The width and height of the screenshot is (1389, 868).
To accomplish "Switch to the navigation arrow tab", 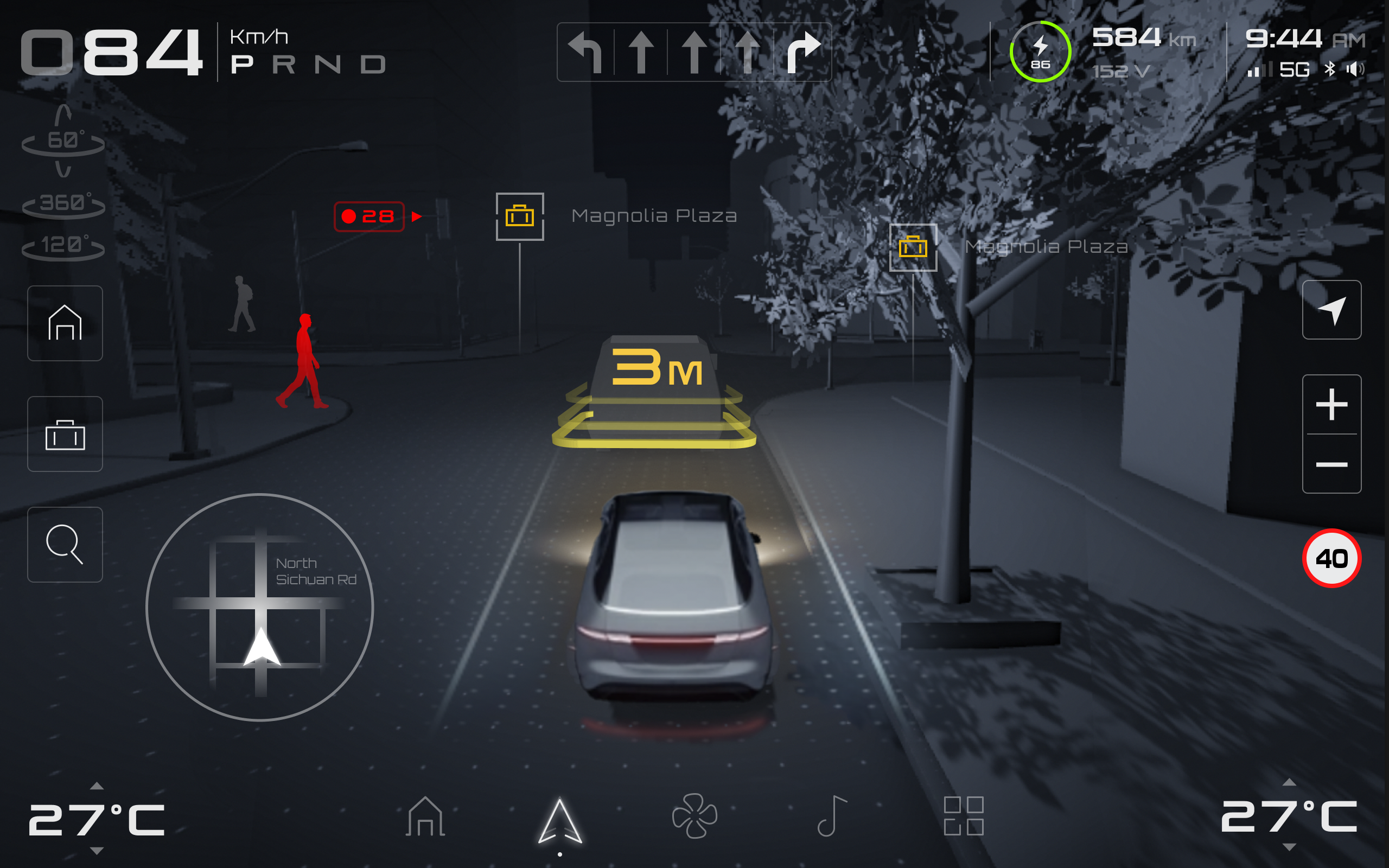I will (x=559, y=821).
